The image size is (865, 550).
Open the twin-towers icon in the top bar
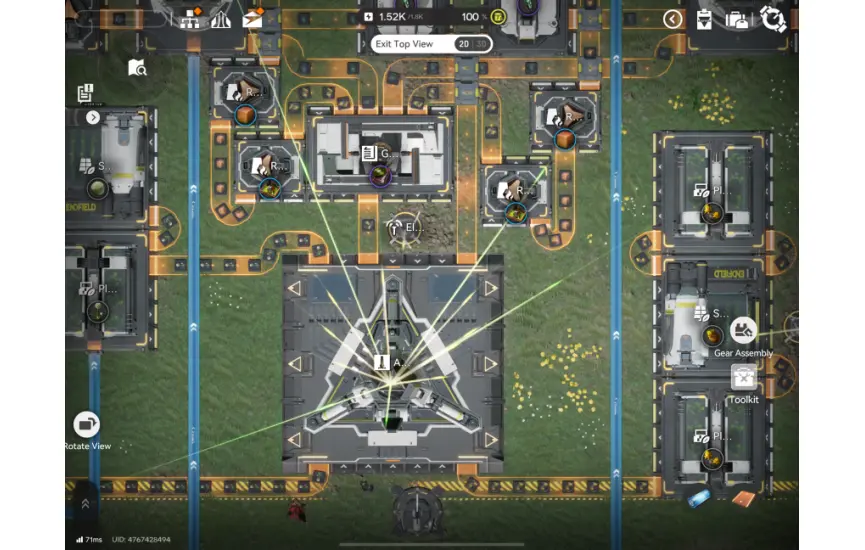click(x=221, y=18)
